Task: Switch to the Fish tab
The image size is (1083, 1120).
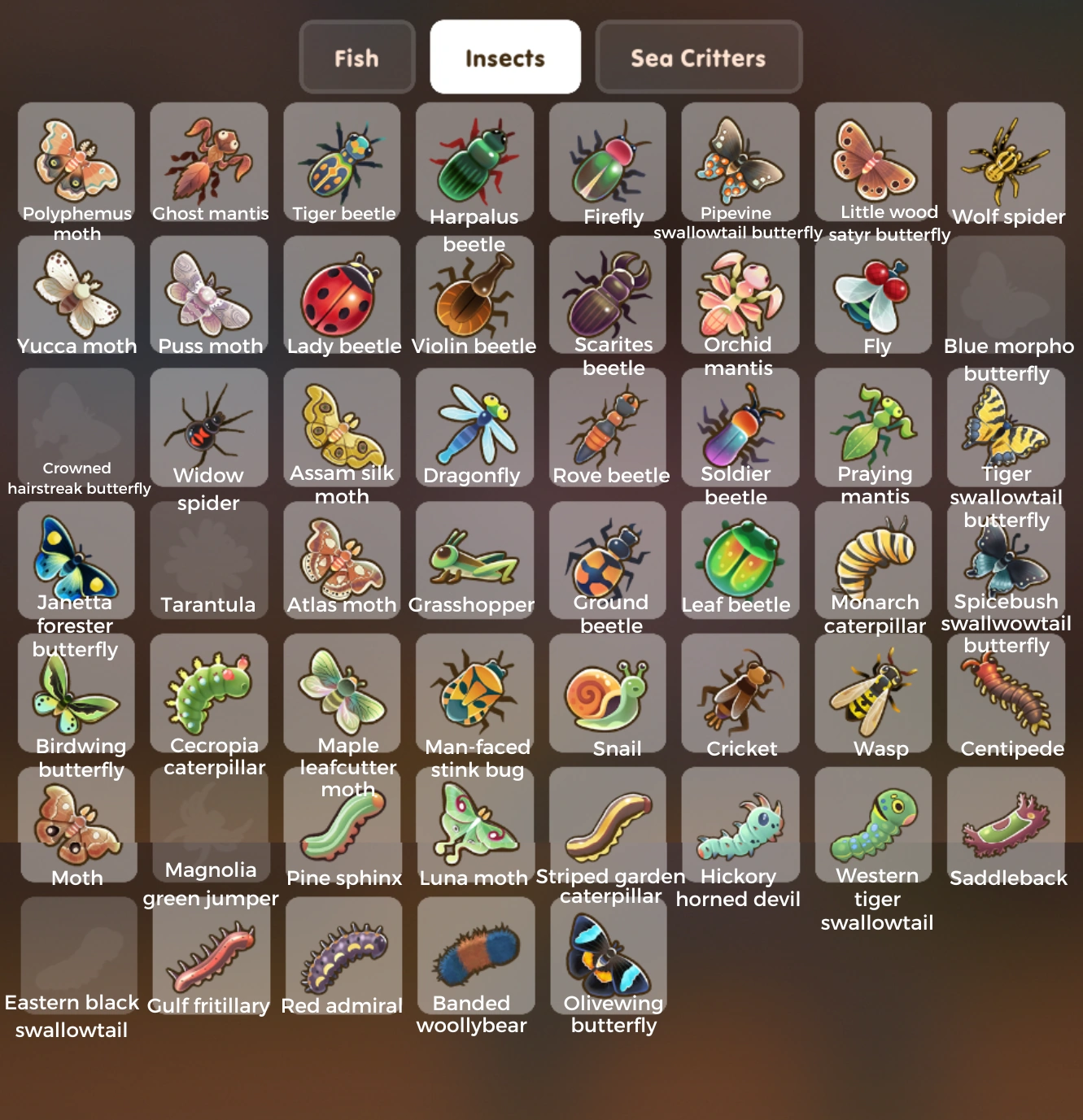Action: 356,57
